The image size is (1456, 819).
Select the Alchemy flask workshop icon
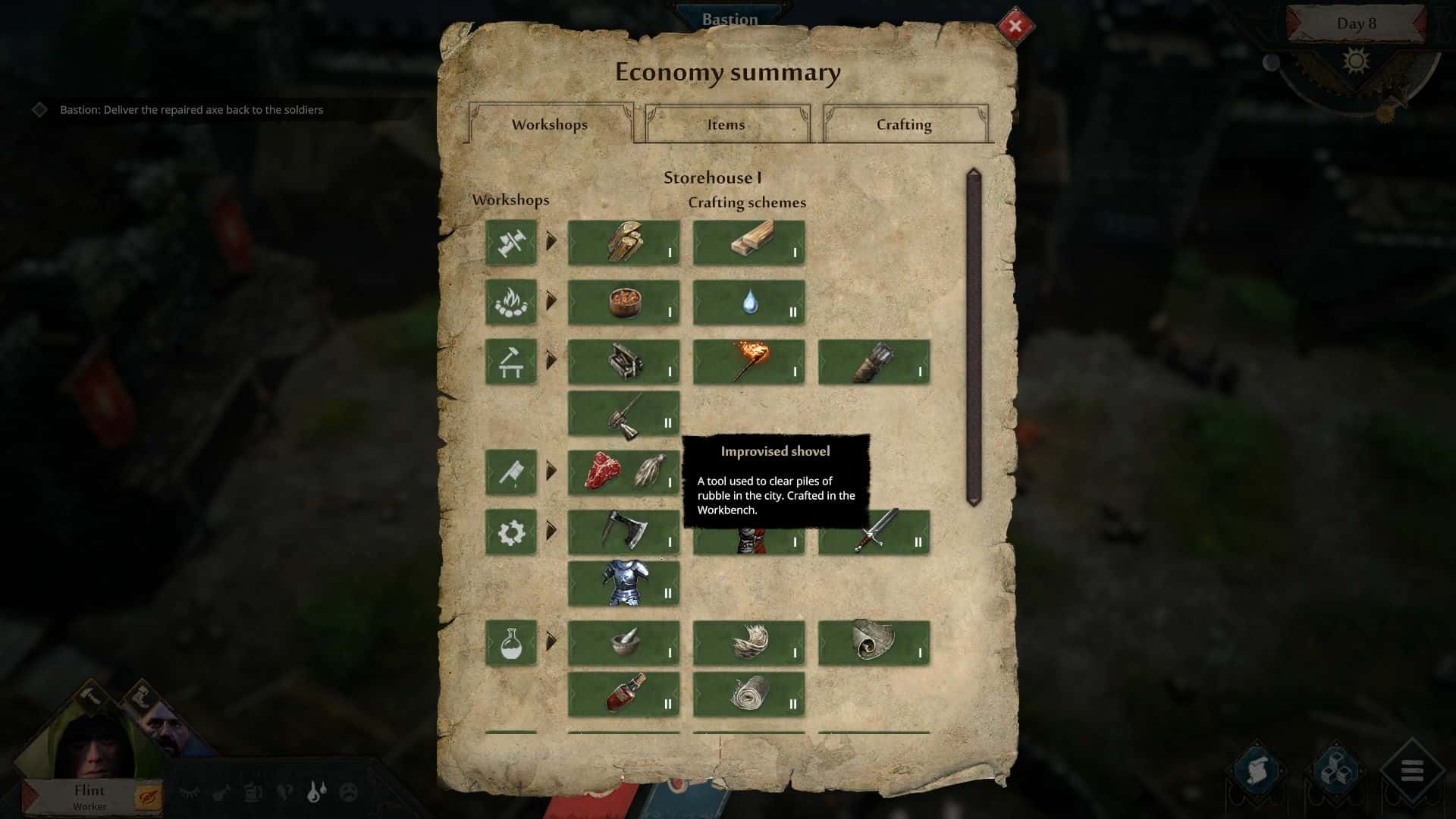511,643
